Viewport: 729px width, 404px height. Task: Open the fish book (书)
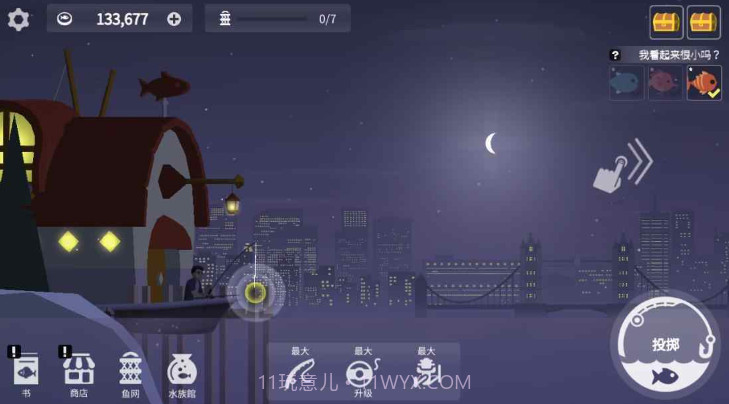(x=26, y=371)
